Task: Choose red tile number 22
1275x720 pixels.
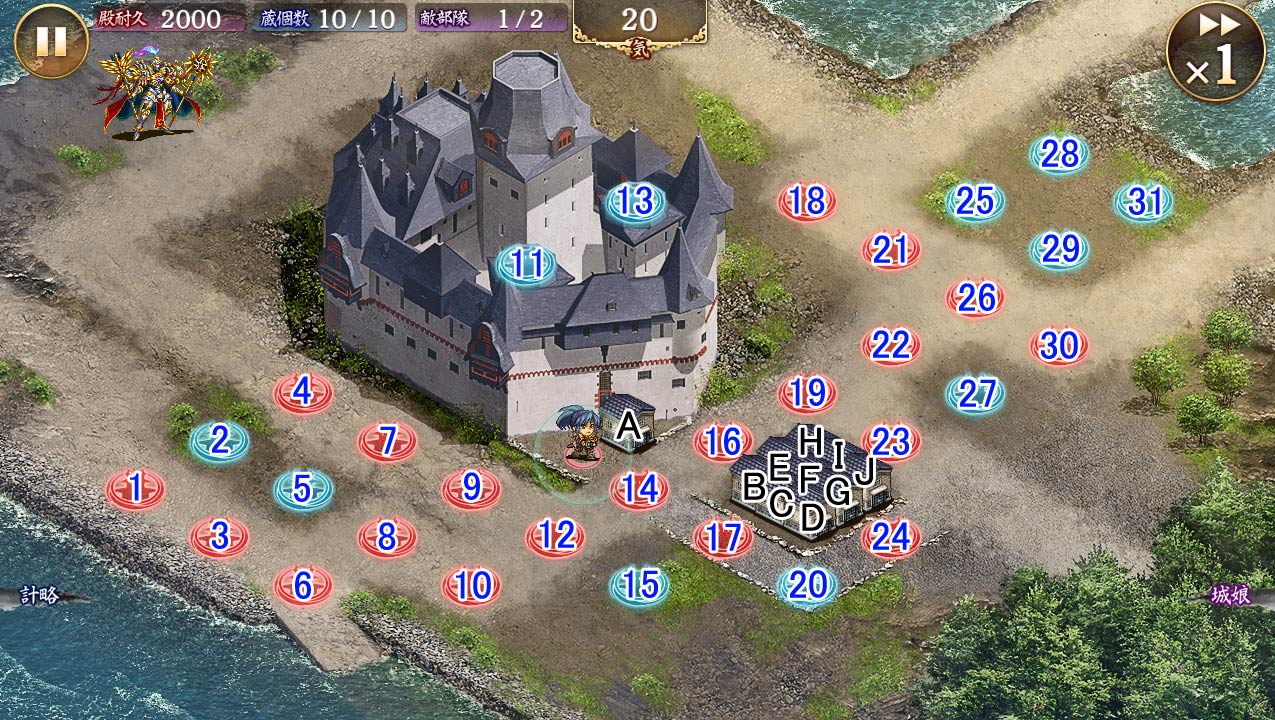Action: 890,346
